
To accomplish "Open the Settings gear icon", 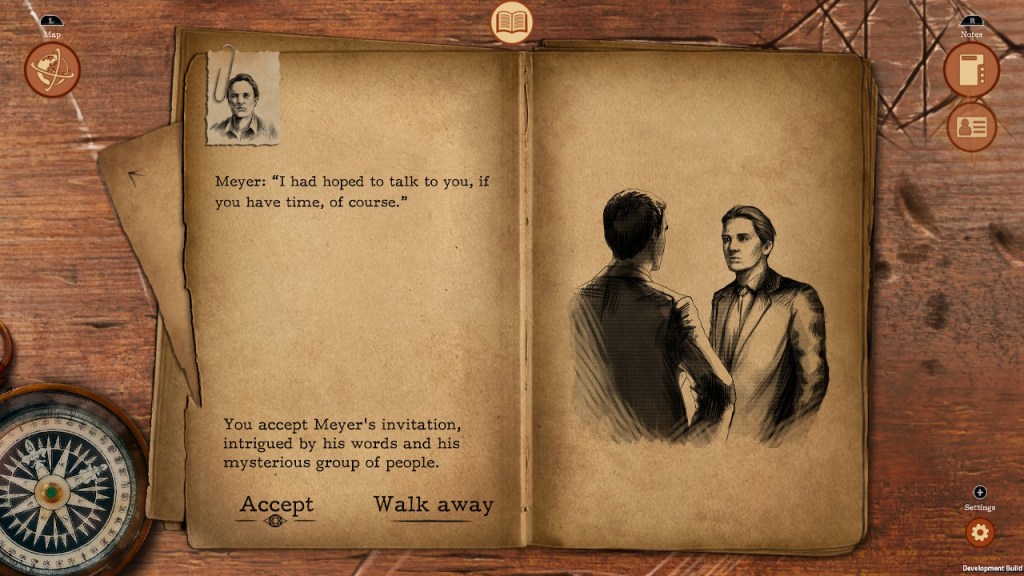I will (979, 532).
